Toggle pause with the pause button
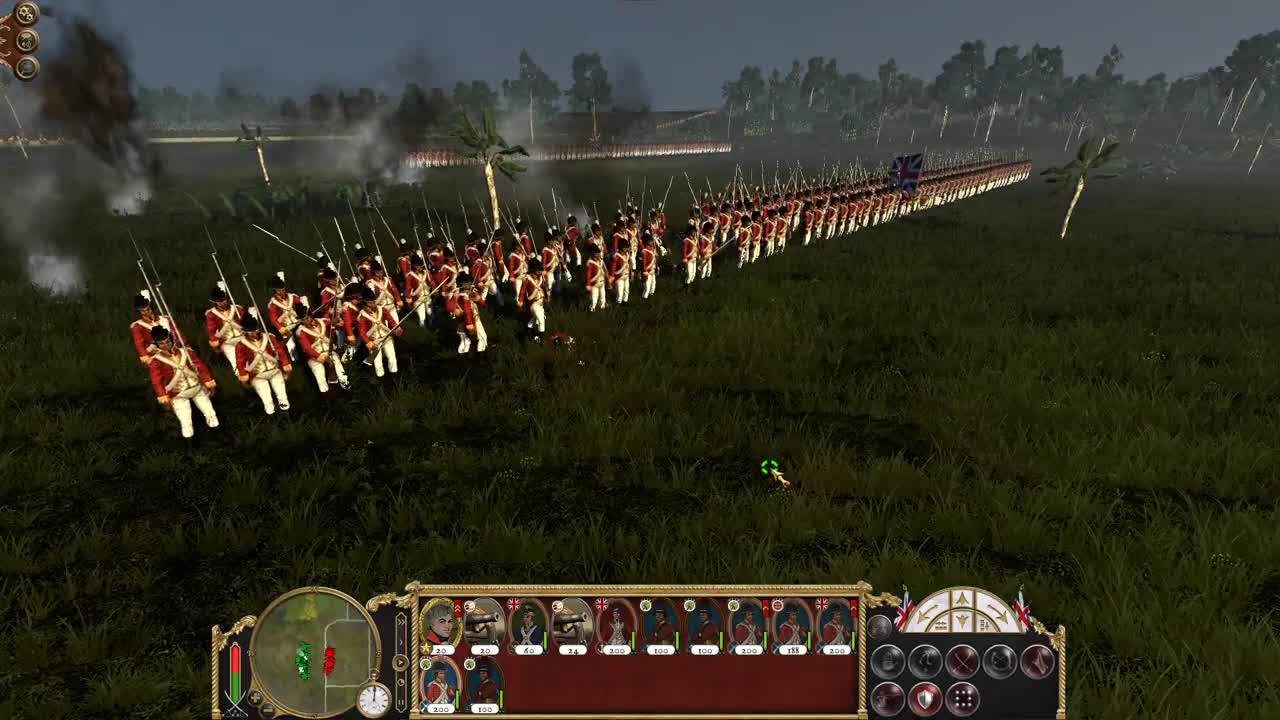1280x720 pixels. click(x=402, y=701)
